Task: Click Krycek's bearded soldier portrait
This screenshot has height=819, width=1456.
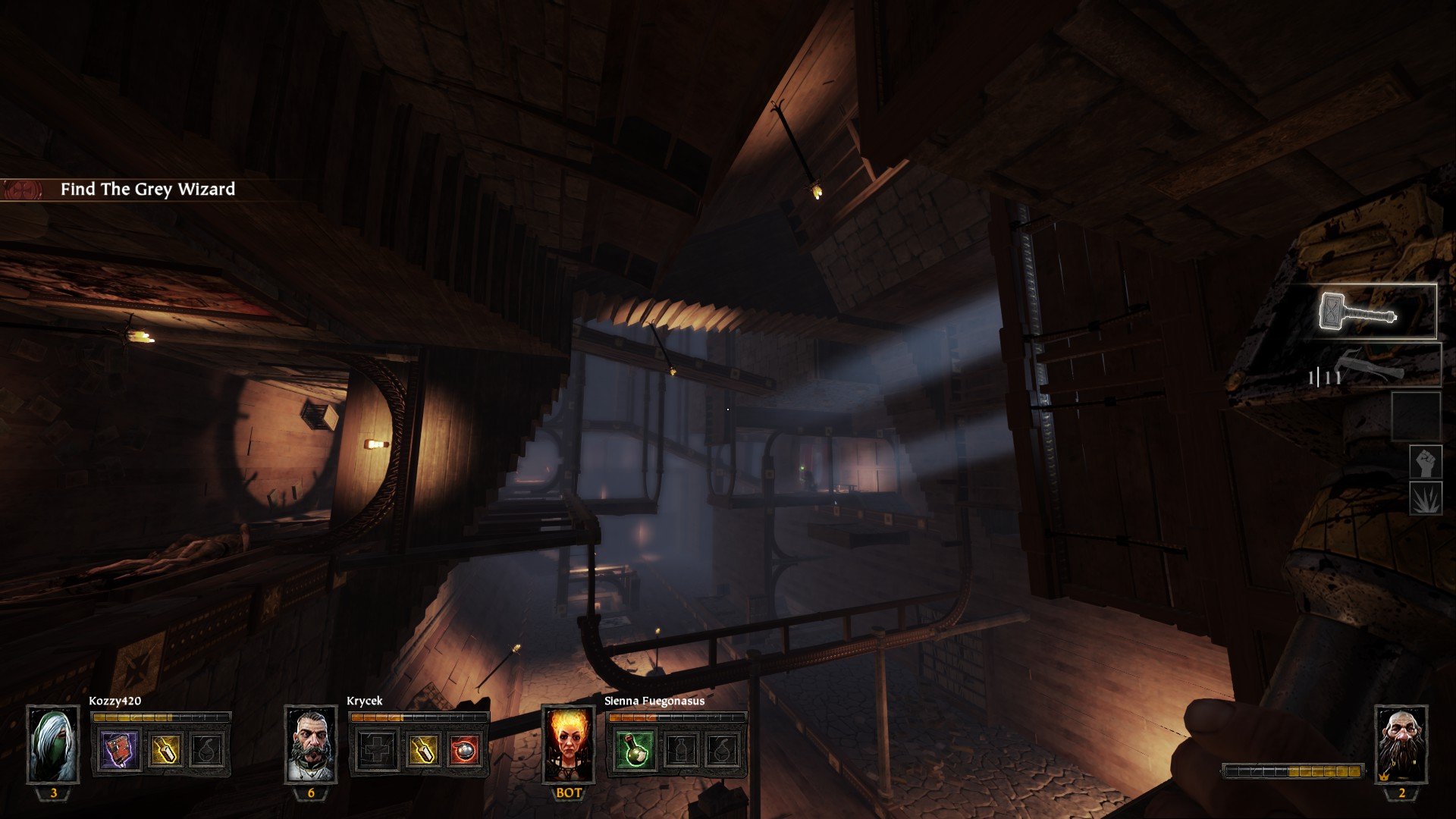Action: click(x=311, y=745)
